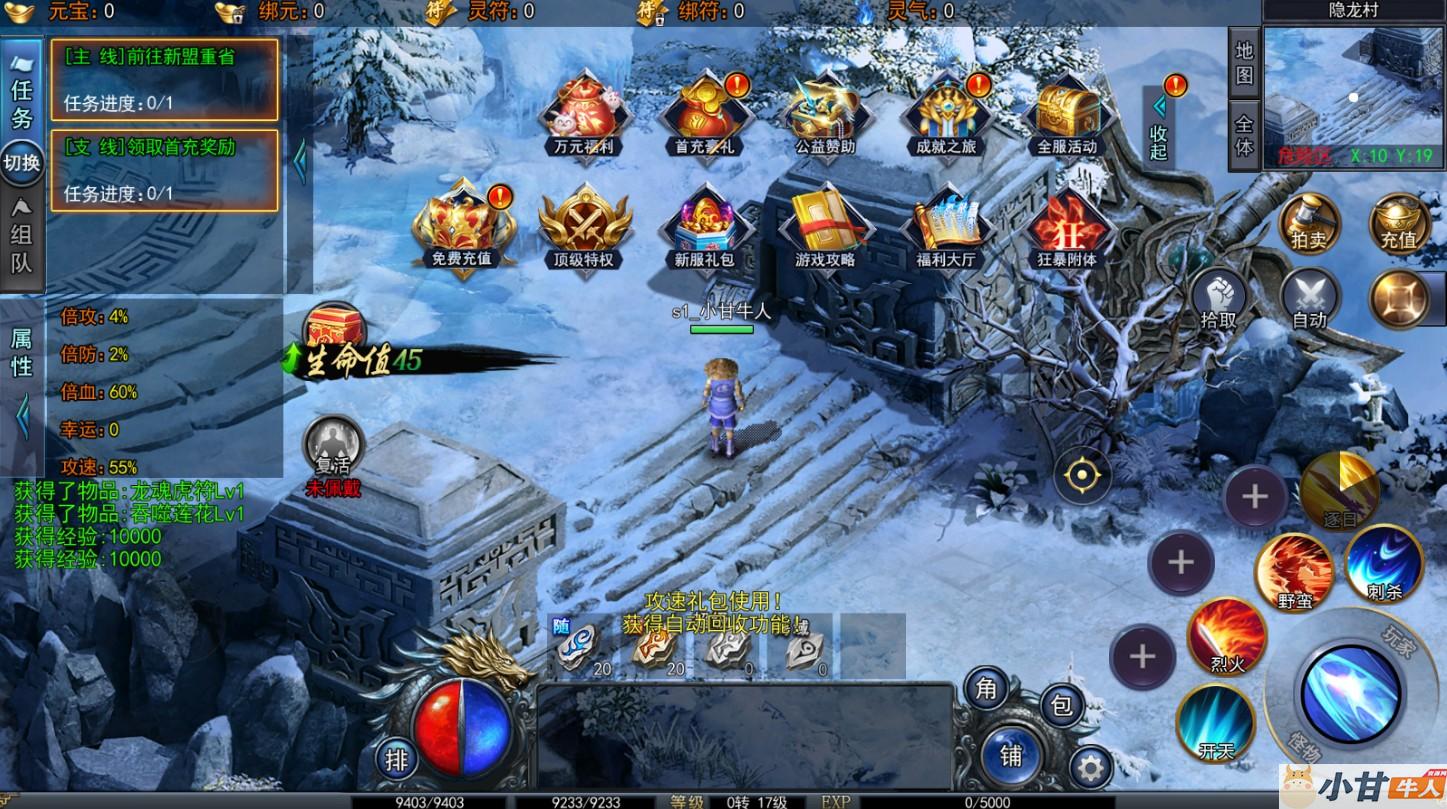Activate the 狂暴附体 icon
Screen dimensions: 1447x809
pyautogui.click(x=1067, y=228)
